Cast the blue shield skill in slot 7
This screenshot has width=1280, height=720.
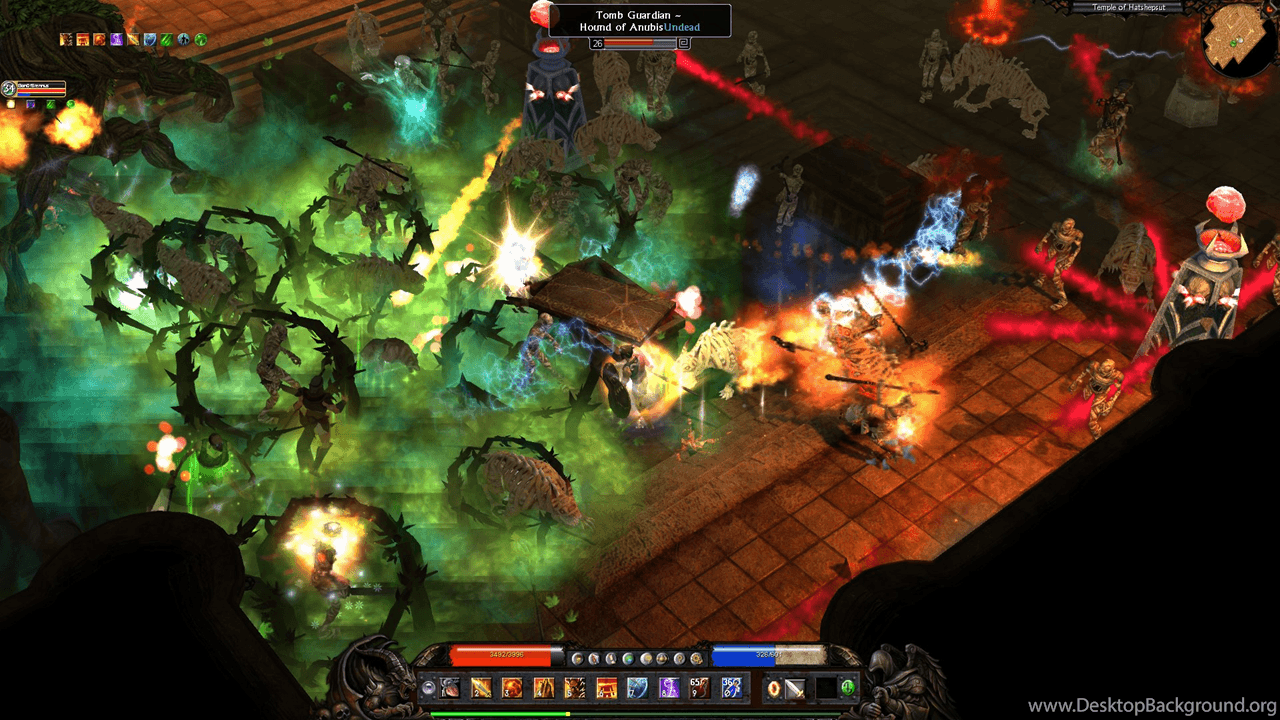pyautogui.click(x=637, y=688)
